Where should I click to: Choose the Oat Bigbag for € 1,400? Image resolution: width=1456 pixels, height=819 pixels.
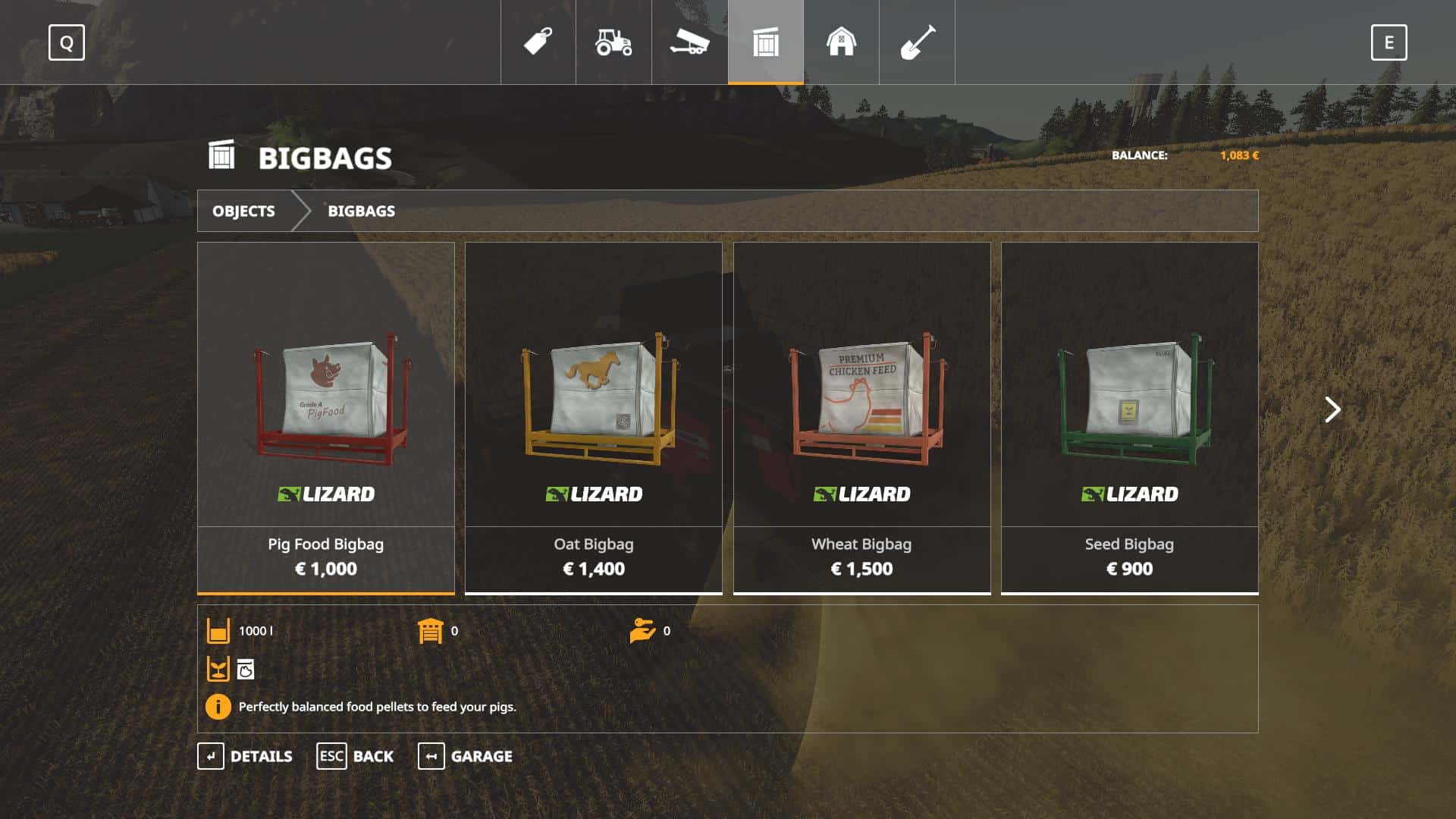click(594, 417)
